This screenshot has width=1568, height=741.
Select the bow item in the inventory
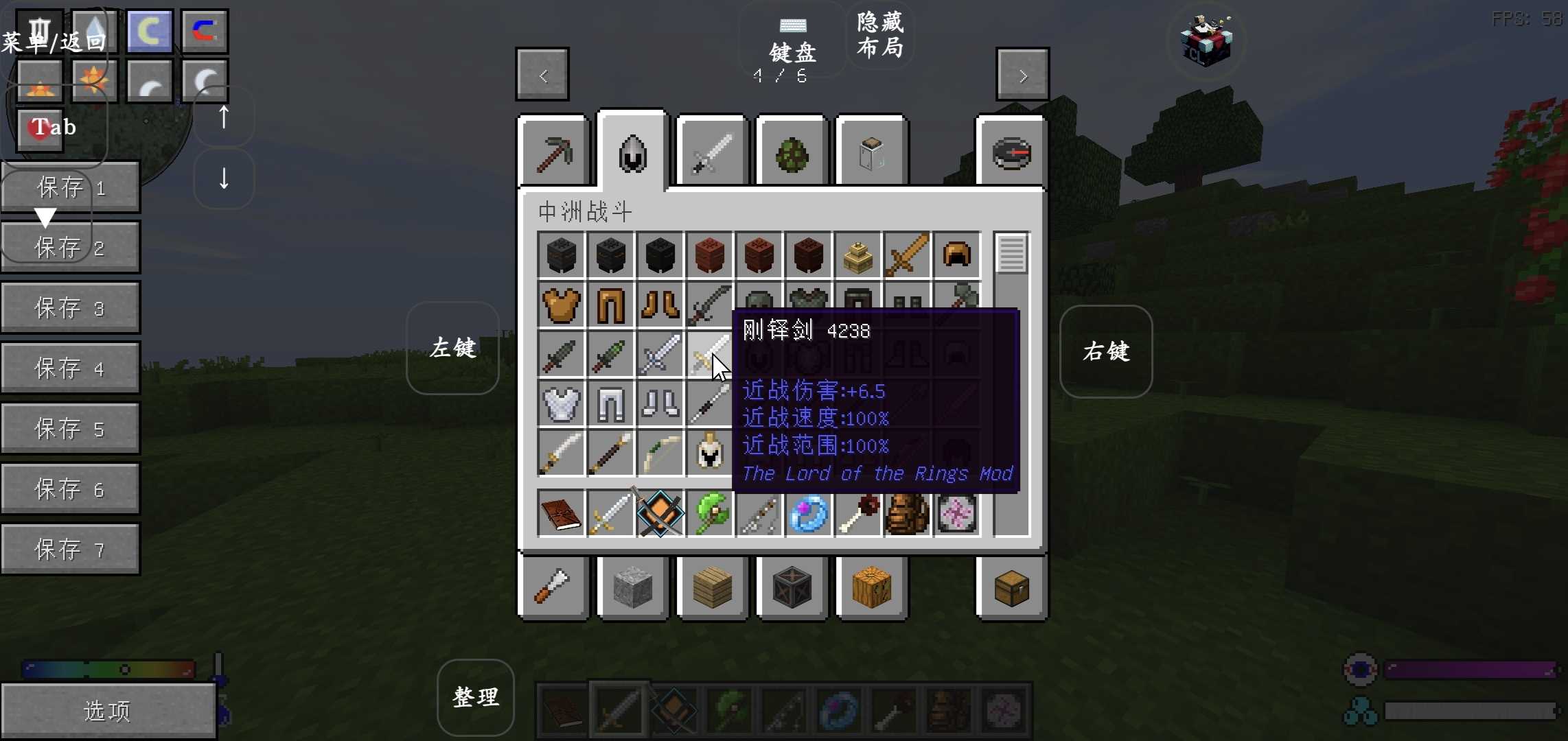pyautogui.click(x=660, y=454)
